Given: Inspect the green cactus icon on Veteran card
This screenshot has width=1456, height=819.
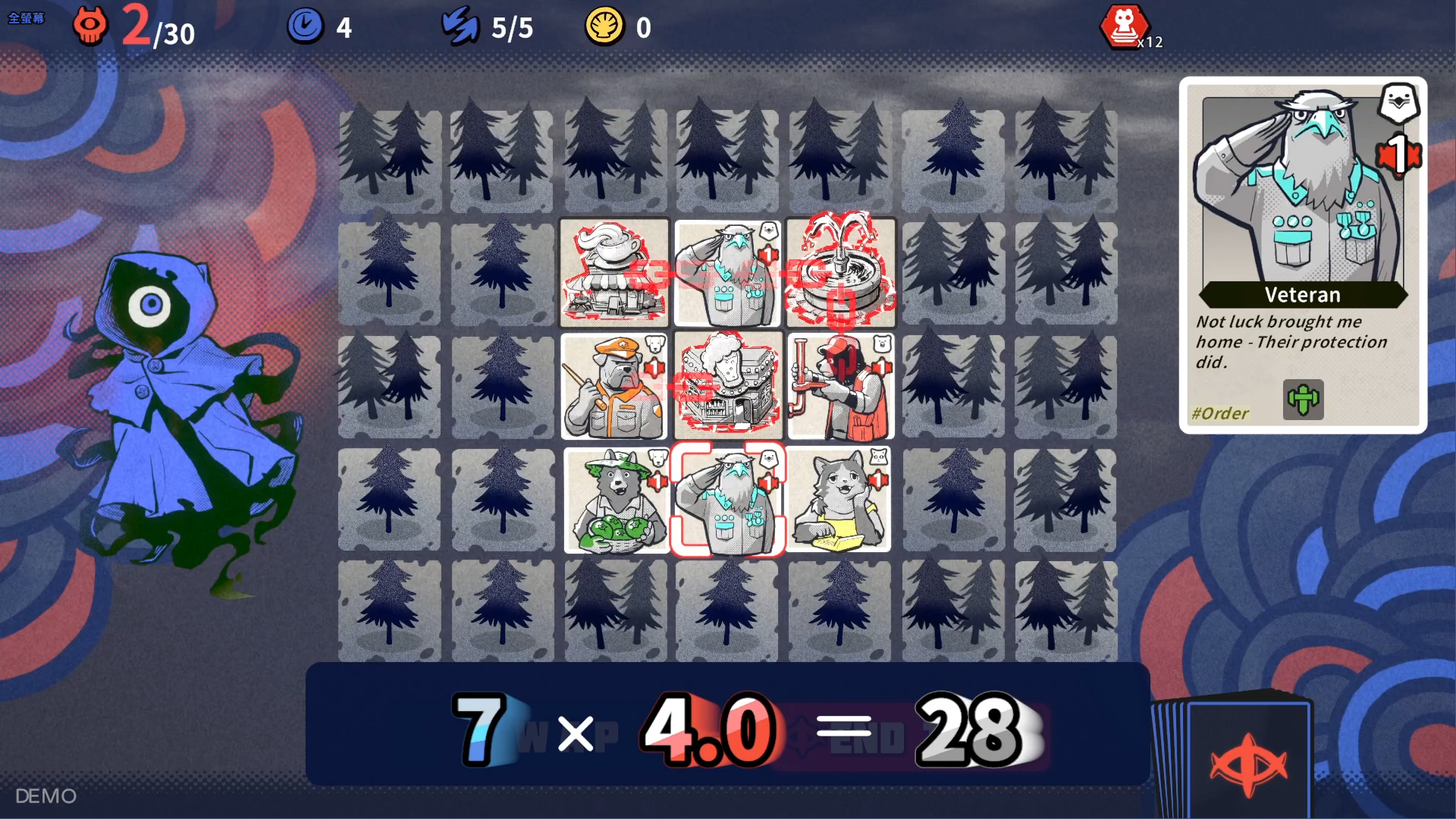Looking at the screenshot, I should click(x=1303, y=400).
